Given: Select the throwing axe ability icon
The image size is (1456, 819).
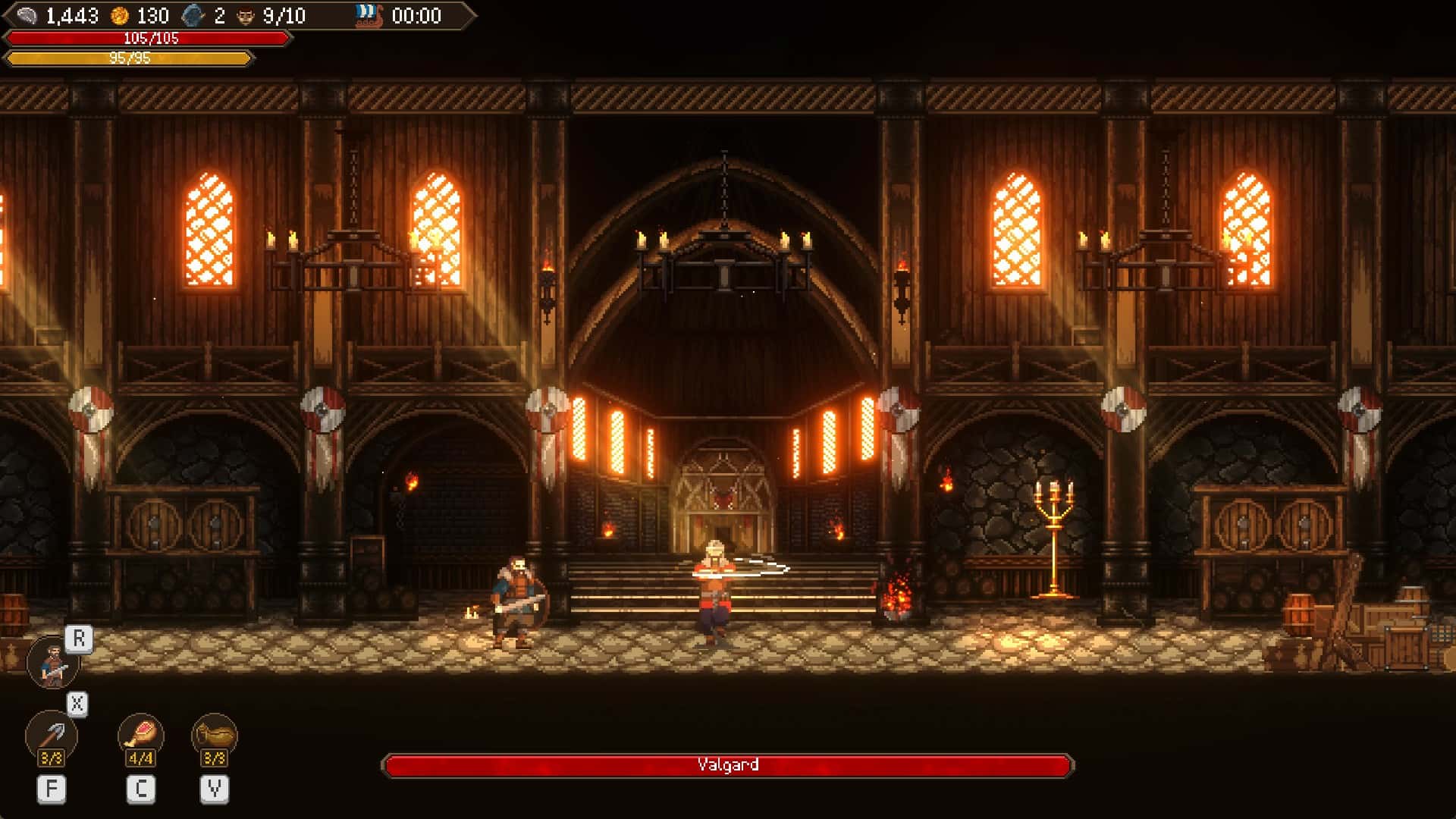Looking at the screenshot, I should (52, 733).
